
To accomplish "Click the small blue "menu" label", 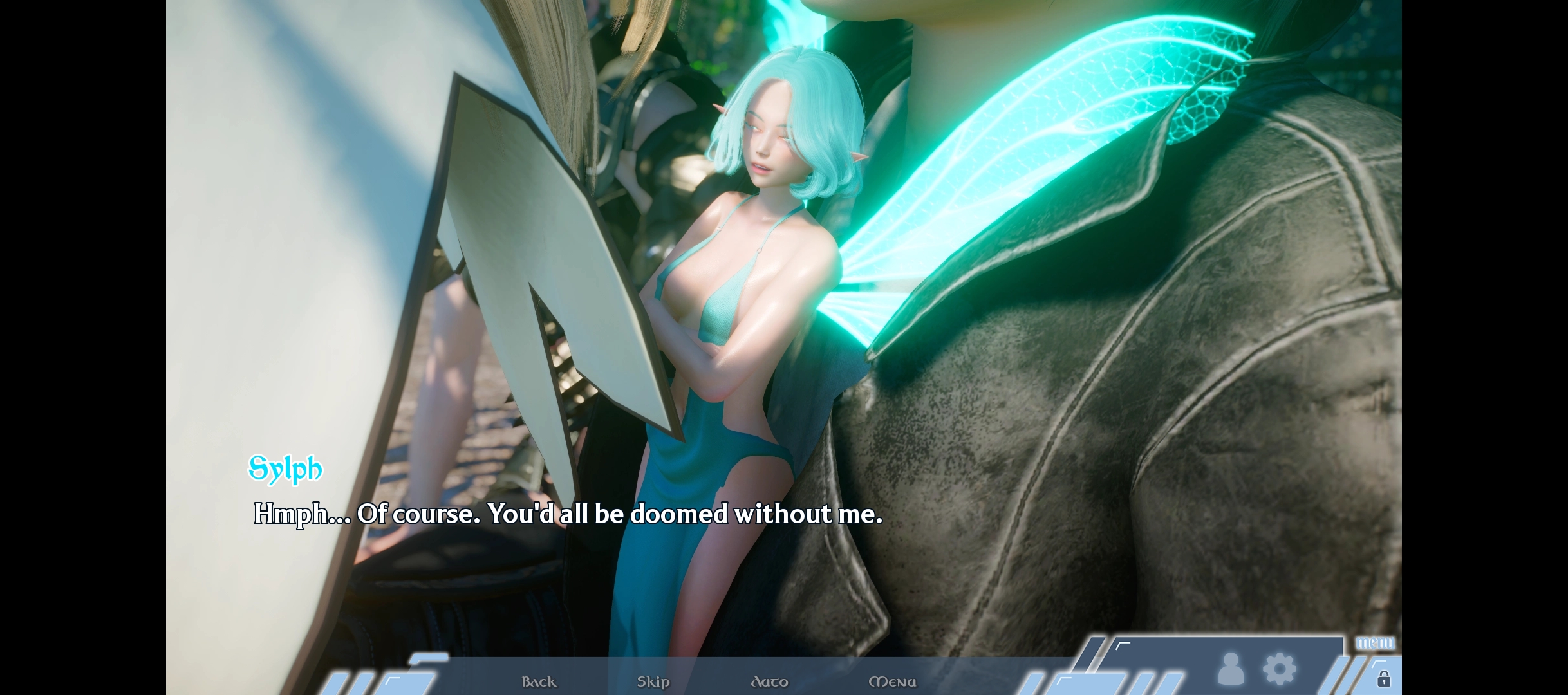I will point(1375,643).
